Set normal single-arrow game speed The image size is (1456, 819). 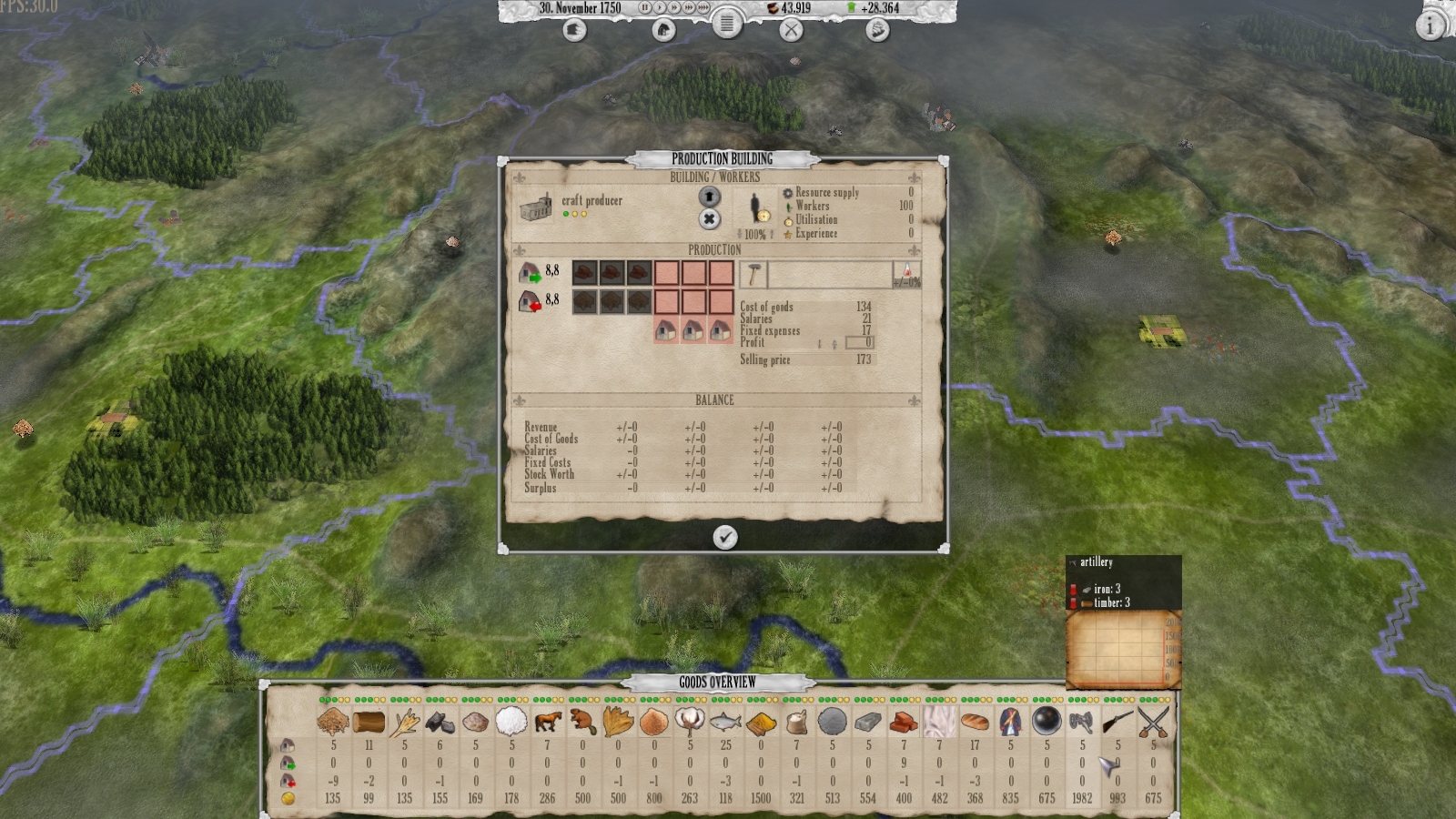tap(660, 7)
